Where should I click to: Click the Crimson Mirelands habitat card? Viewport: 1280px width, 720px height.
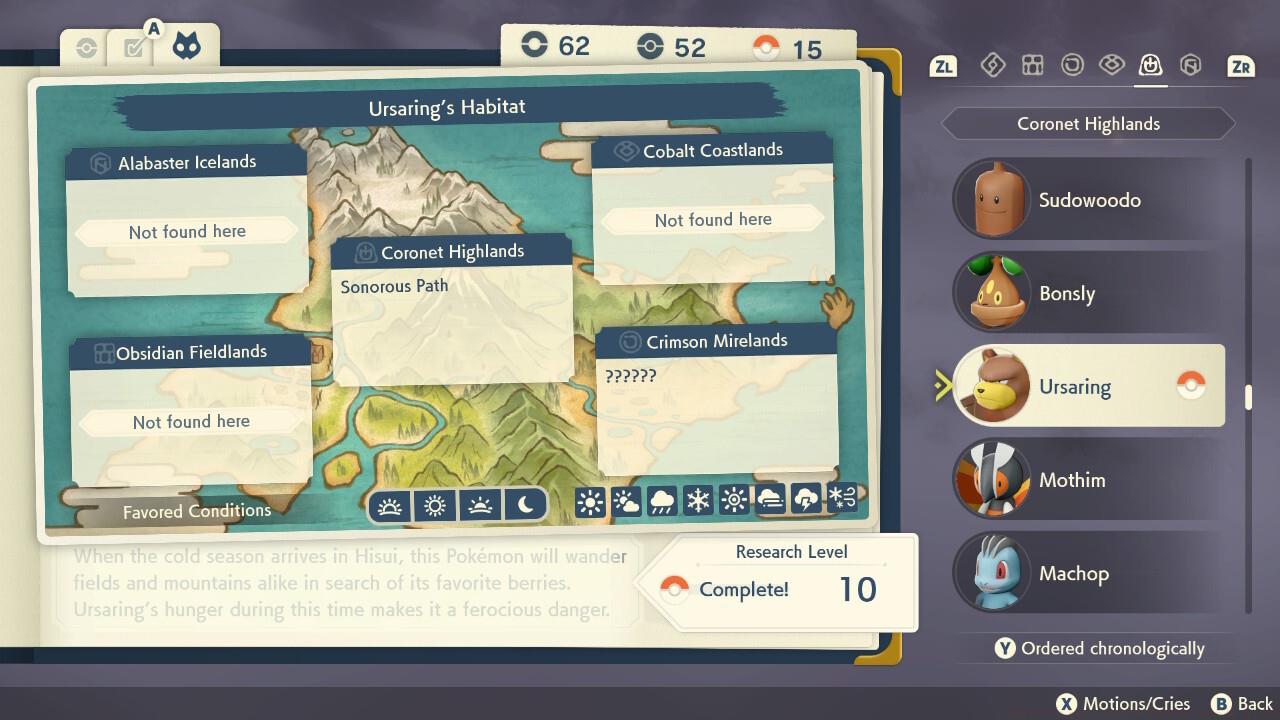716,398
